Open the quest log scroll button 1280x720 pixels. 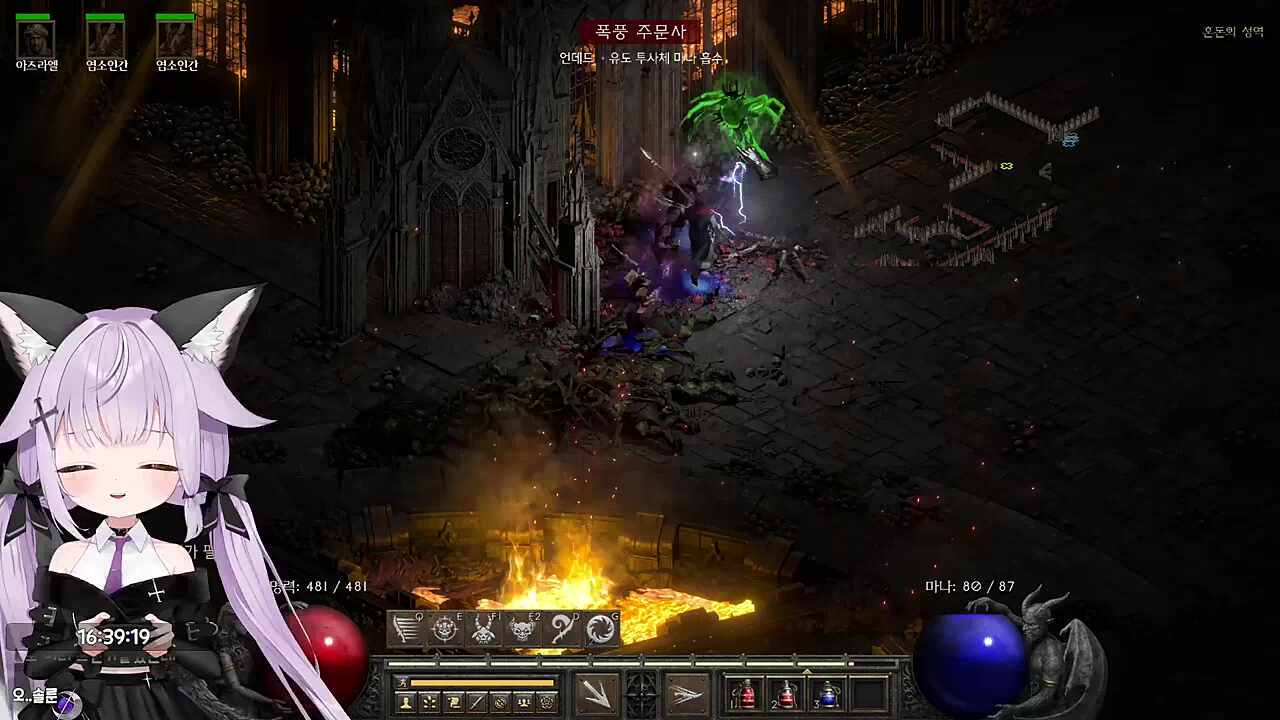[453, 703]
